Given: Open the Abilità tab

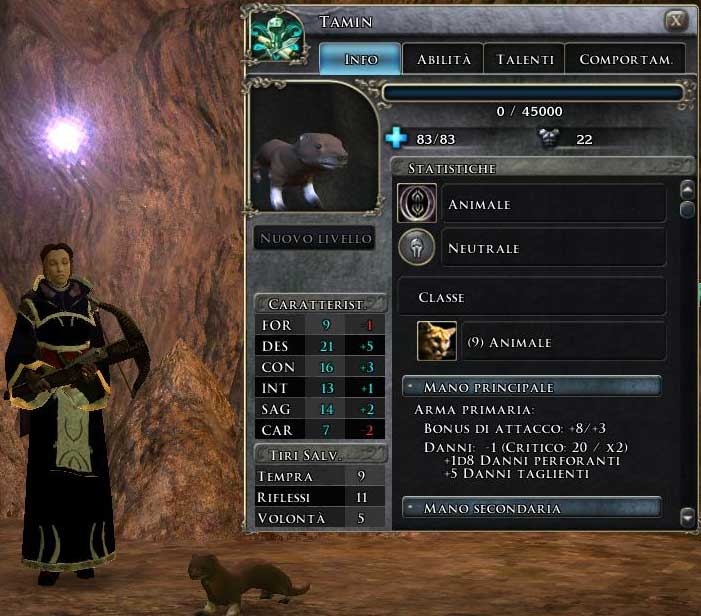Looking at the screenshot, I should coord(443,59).
